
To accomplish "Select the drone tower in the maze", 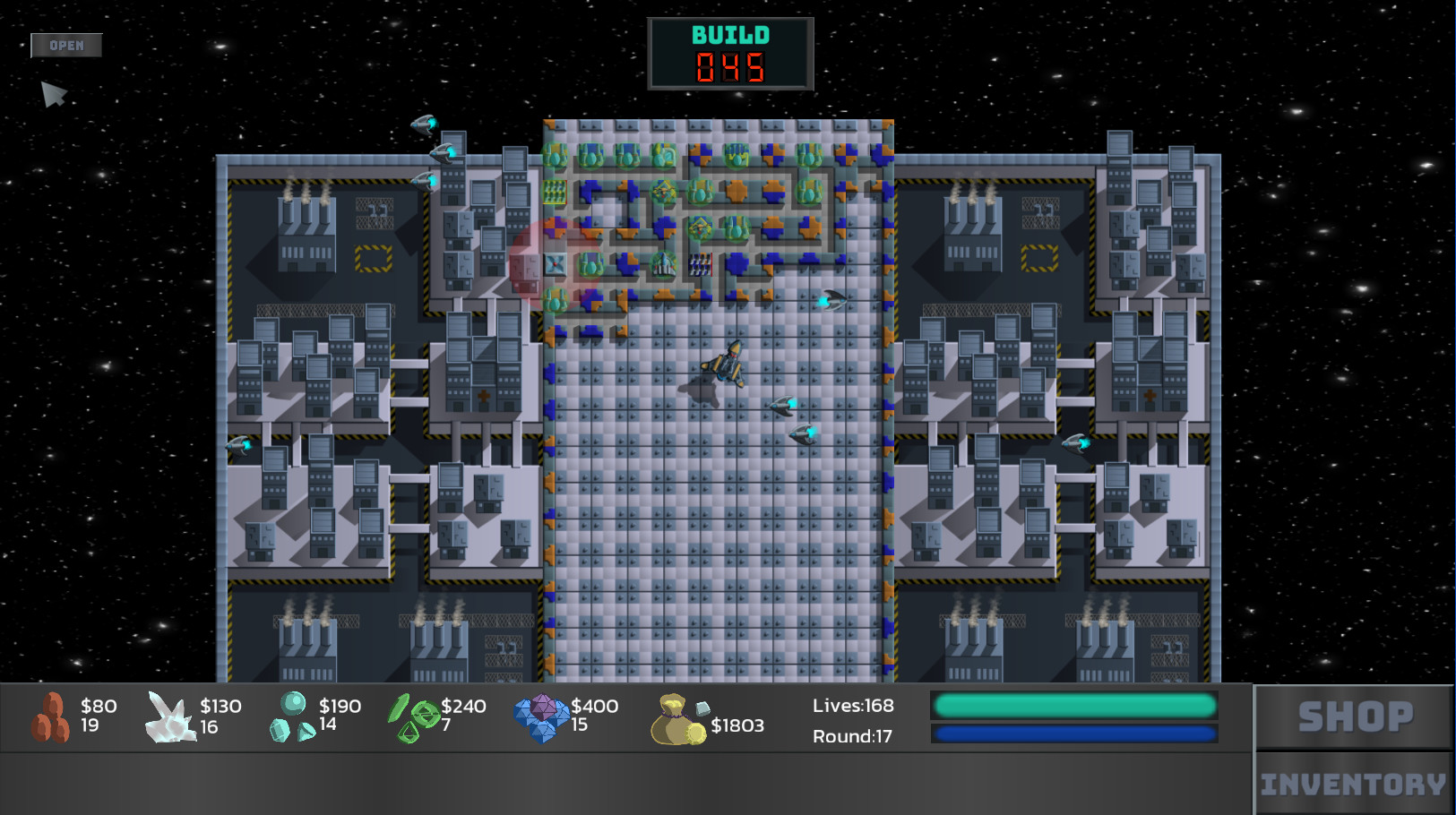I will pyautogui.click(x=665, y=192).
